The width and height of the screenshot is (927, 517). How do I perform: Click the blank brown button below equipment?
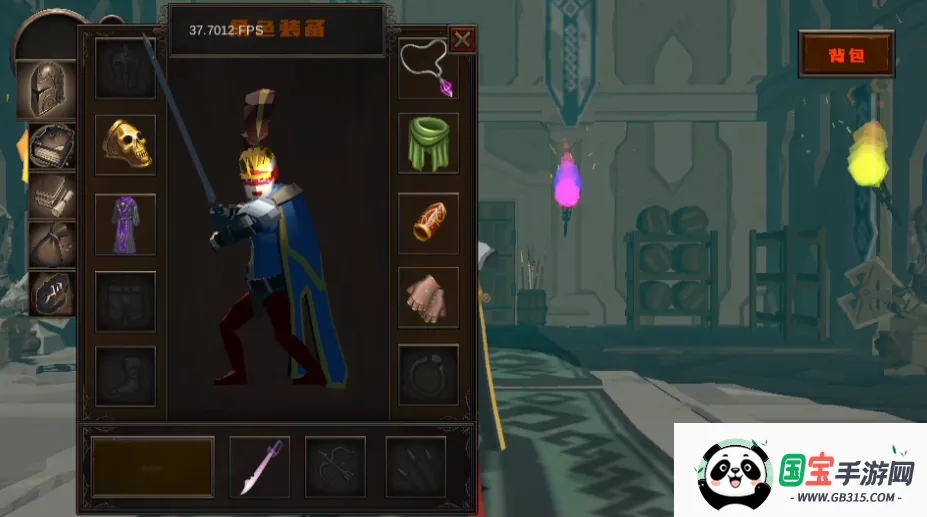point(153,466)
